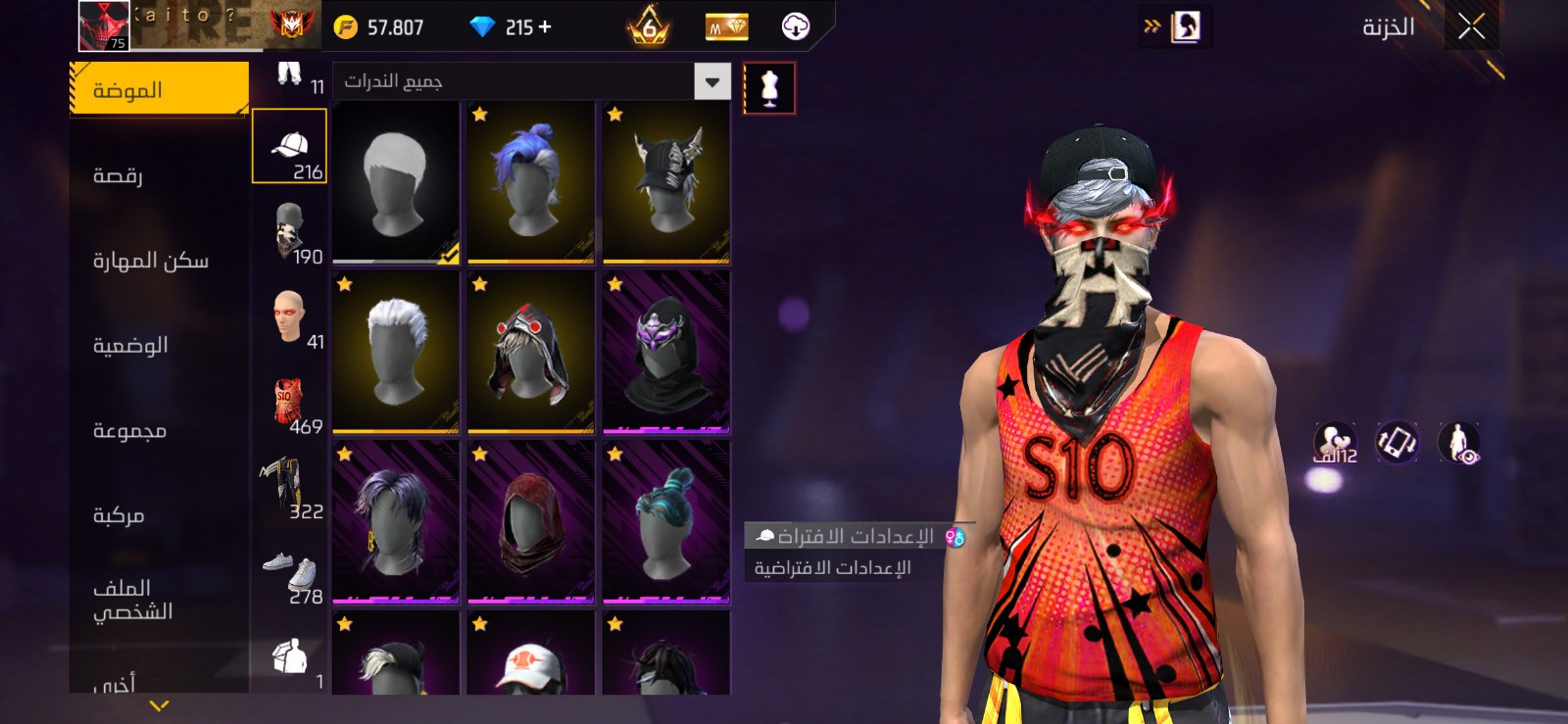Select the head accessories category with cap icon
Screen dimensions: 1568x724
(x=289, y=147)
